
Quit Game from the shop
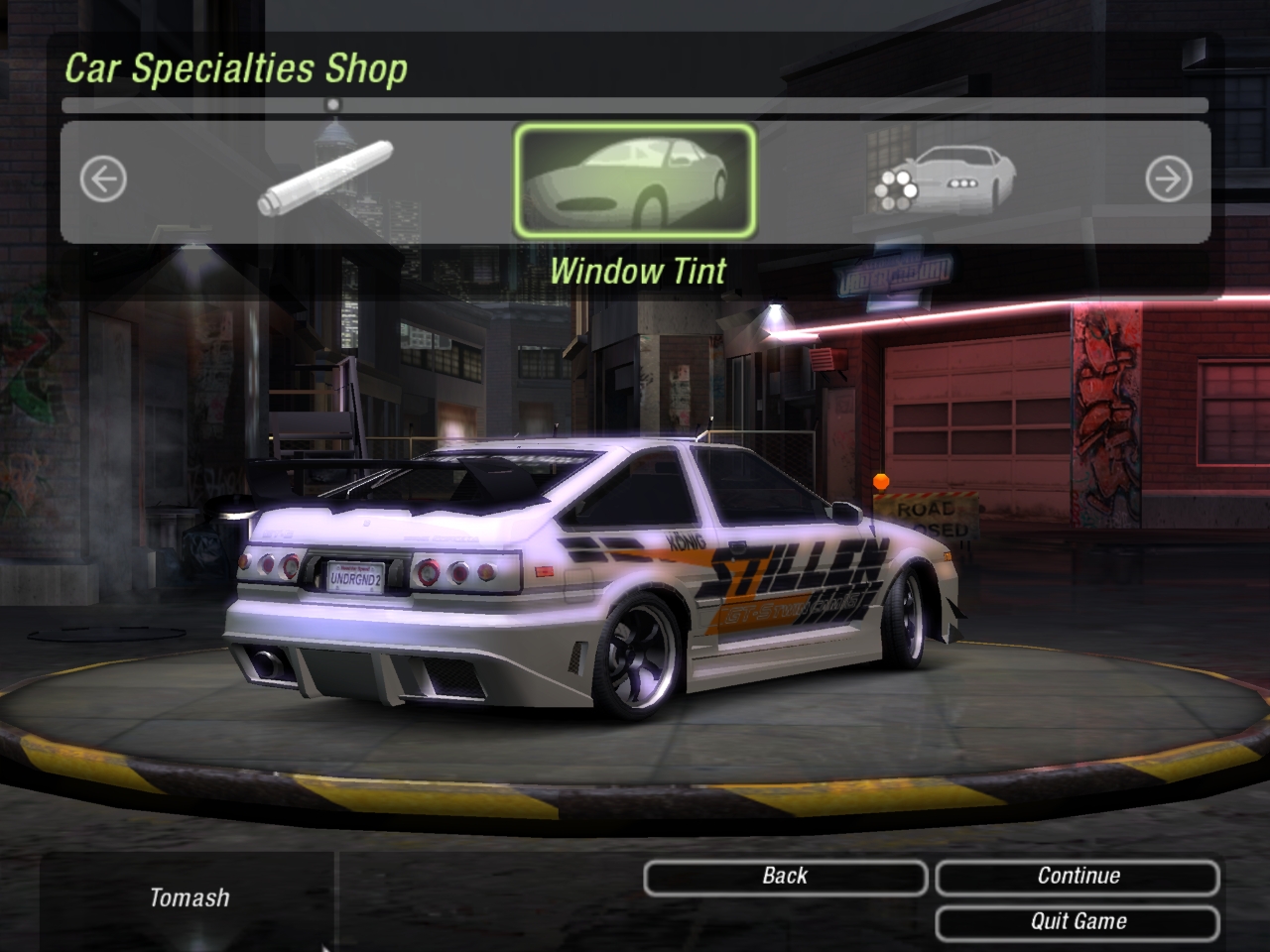[x=1078, y=922]
